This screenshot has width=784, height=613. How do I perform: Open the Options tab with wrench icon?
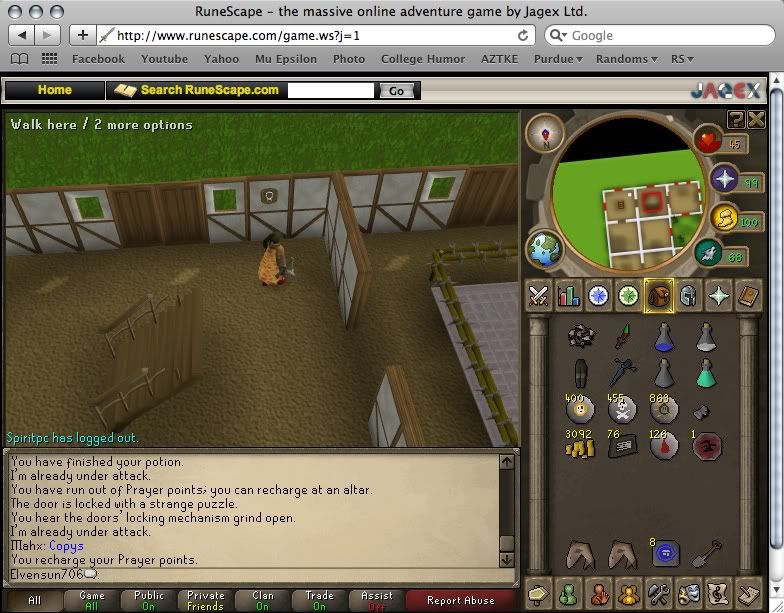(x=658, y=592)
